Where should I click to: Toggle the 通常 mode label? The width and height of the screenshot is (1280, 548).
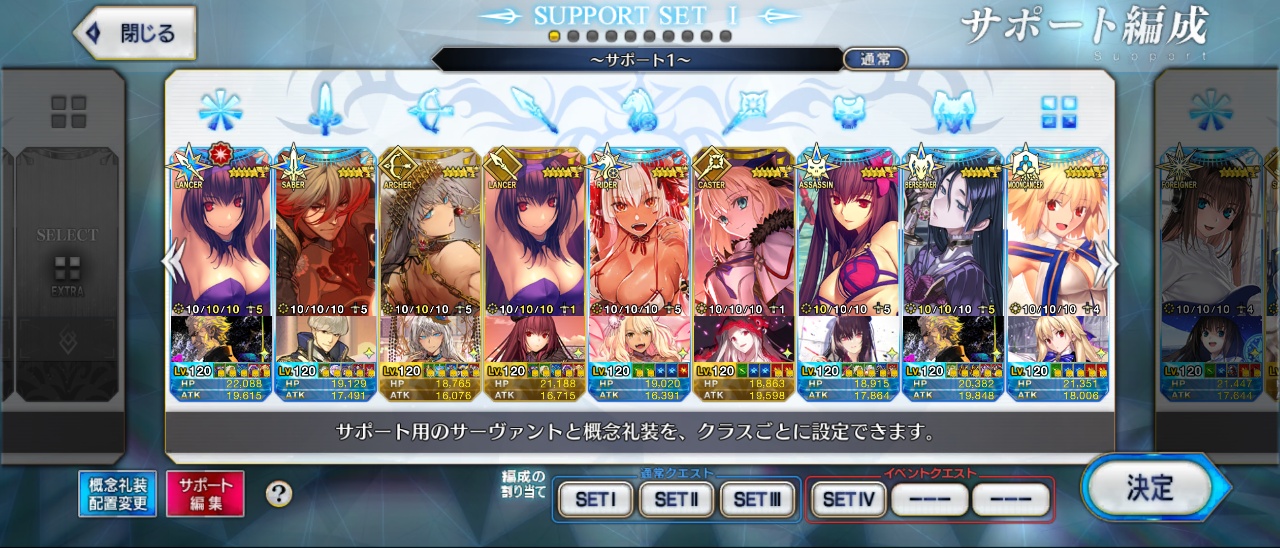click(x=874, y=59)
